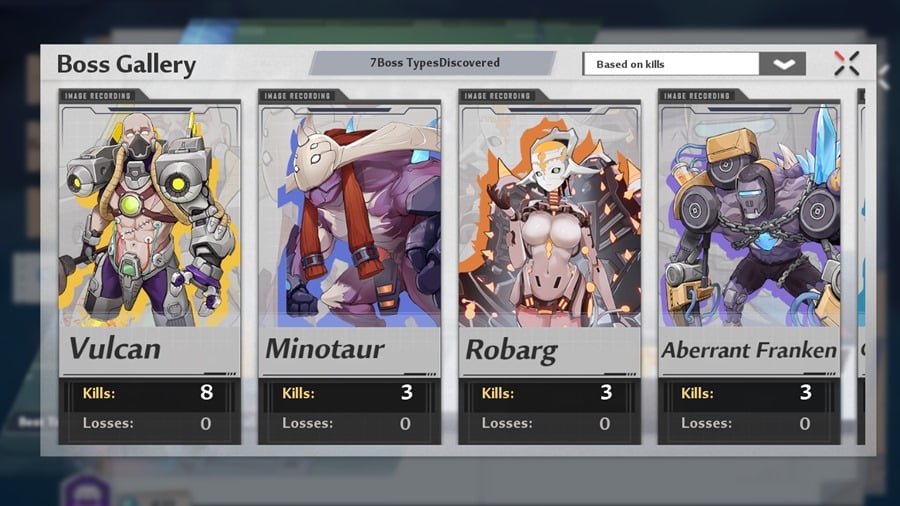Select the Minotaur boss card
The width and height of the screenshot is (900, 506).
click(x=350, y=230)
